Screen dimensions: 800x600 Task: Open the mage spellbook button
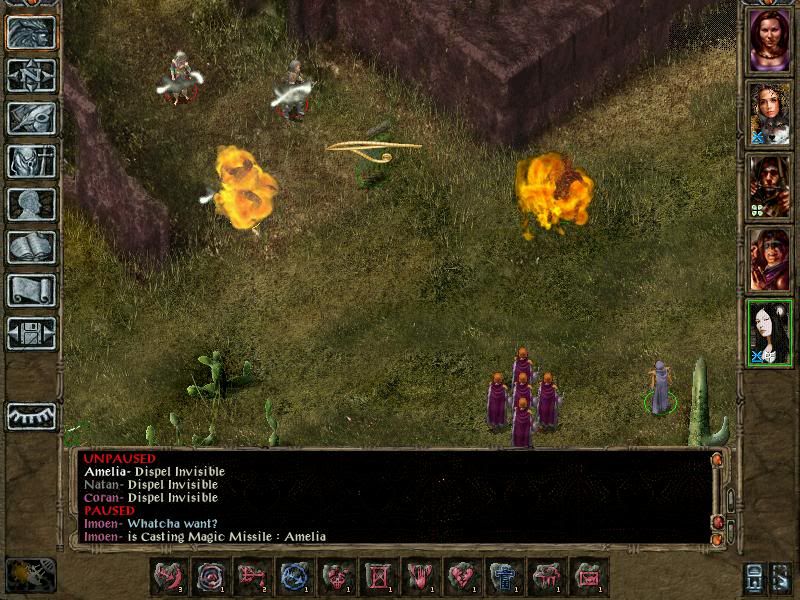31,247
